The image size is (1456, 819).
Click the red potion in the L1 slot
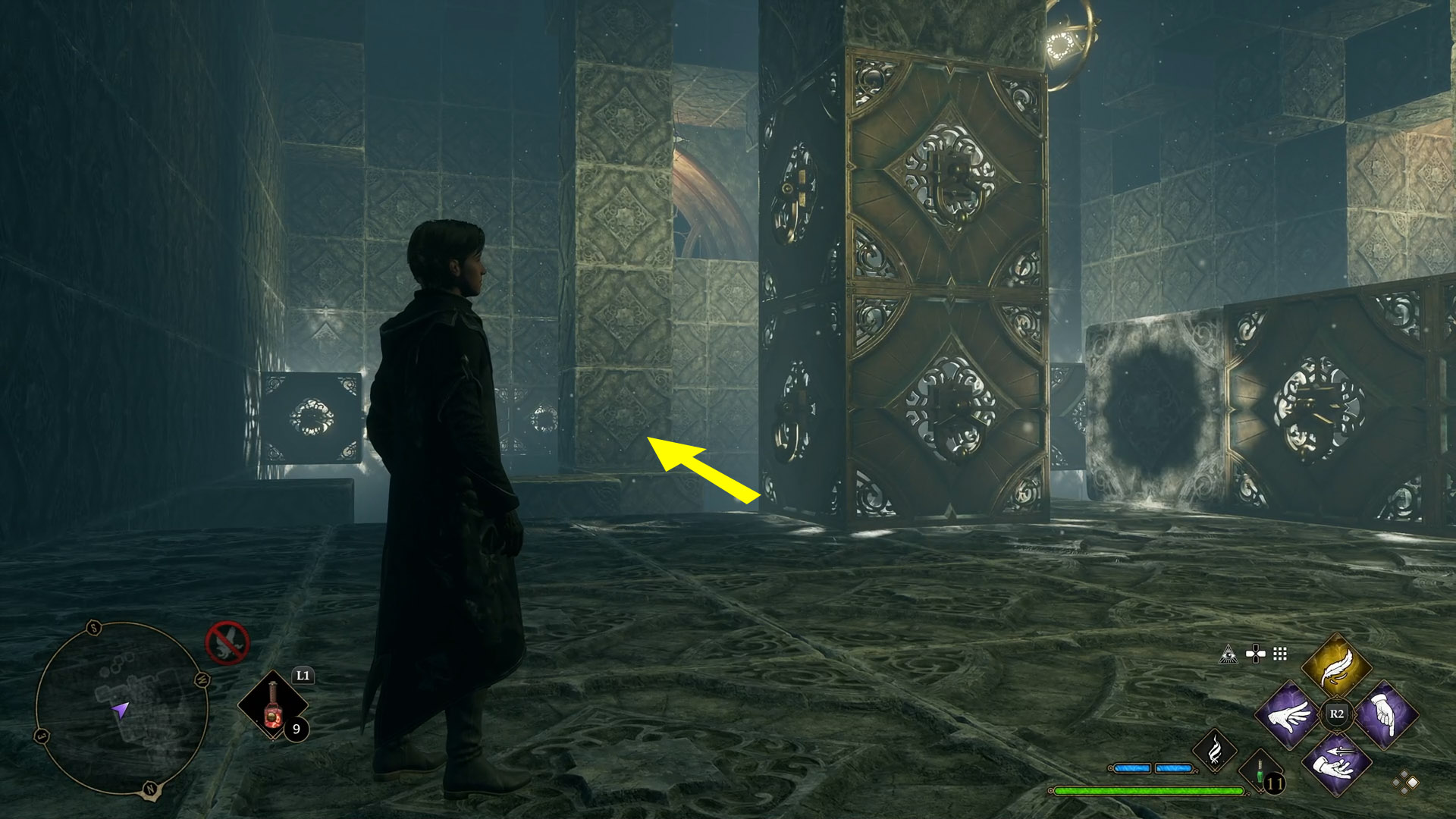(274, 707)
